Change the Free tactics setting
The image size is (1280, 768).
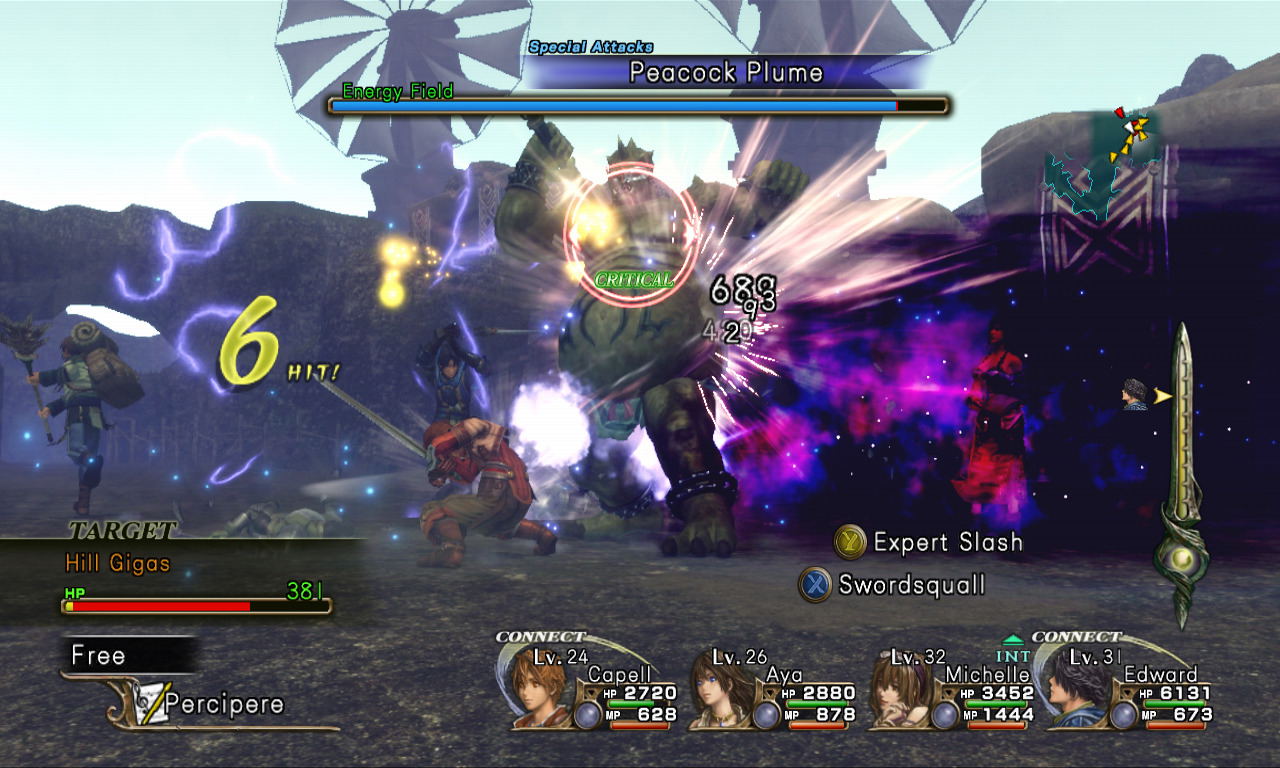coord(100,656)
